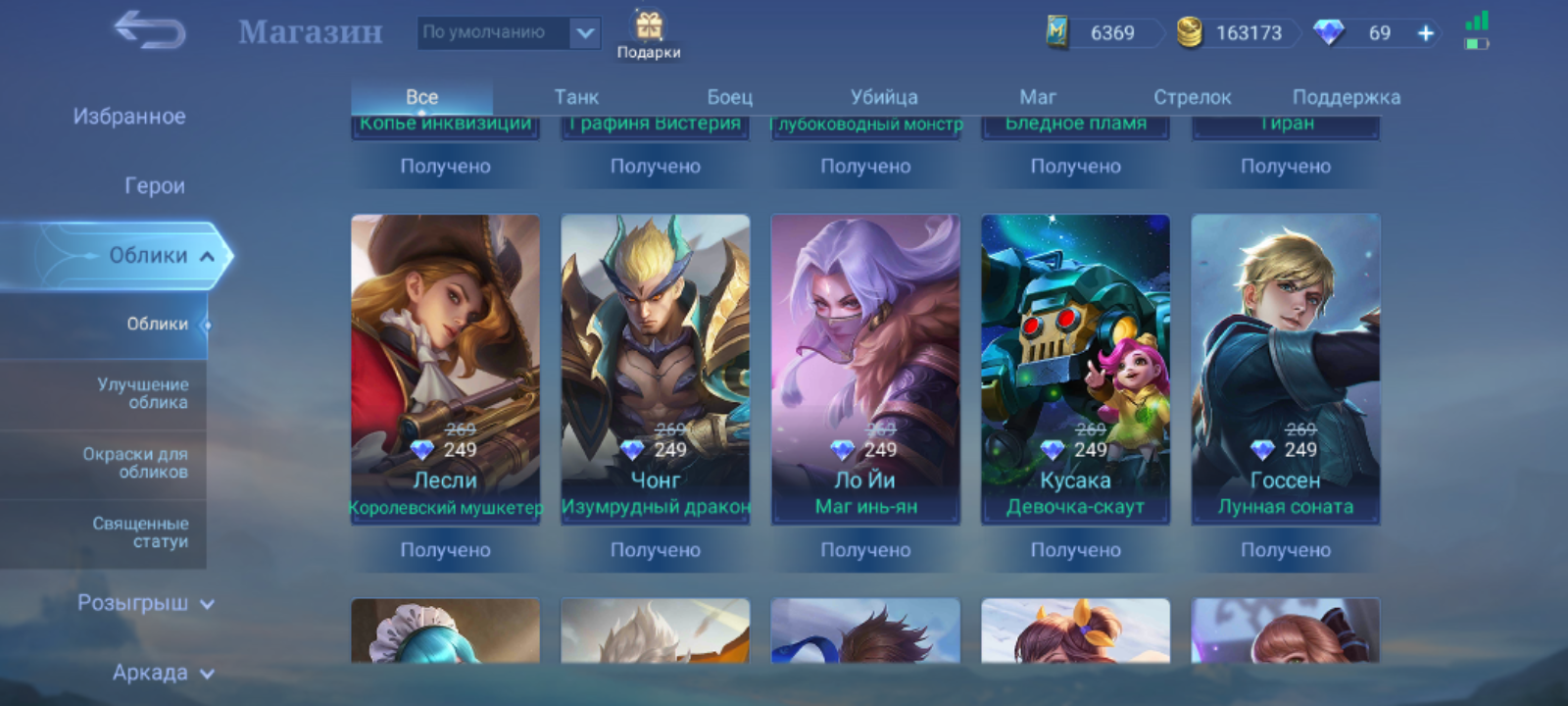Open Окраски для обликов submenu
This screenshot has height=706, width=1568.
pos(135,463)
